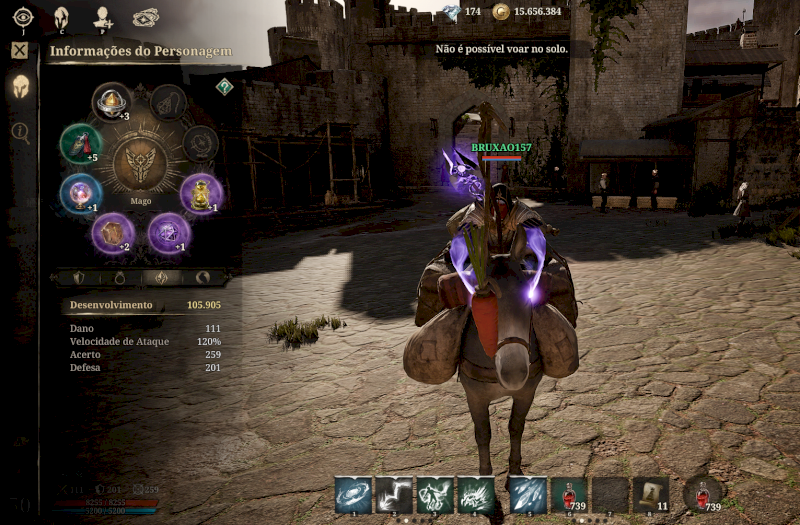Use the red potion in hotbar slot 6
Screen dimensions: 800x525
569,495
